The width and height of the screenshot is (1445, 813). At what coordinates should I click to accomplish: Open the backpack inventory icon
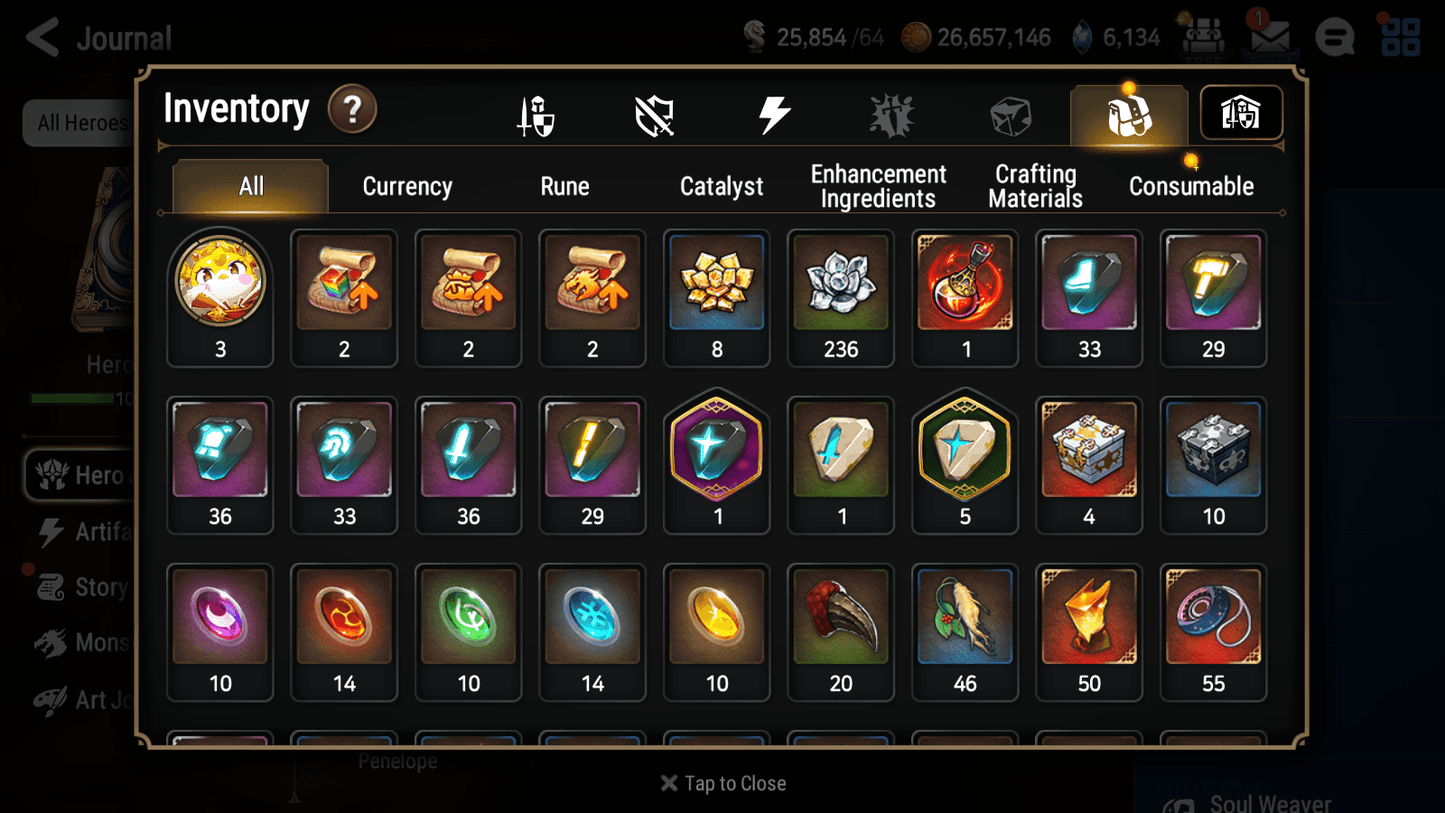coord(1128,112)
